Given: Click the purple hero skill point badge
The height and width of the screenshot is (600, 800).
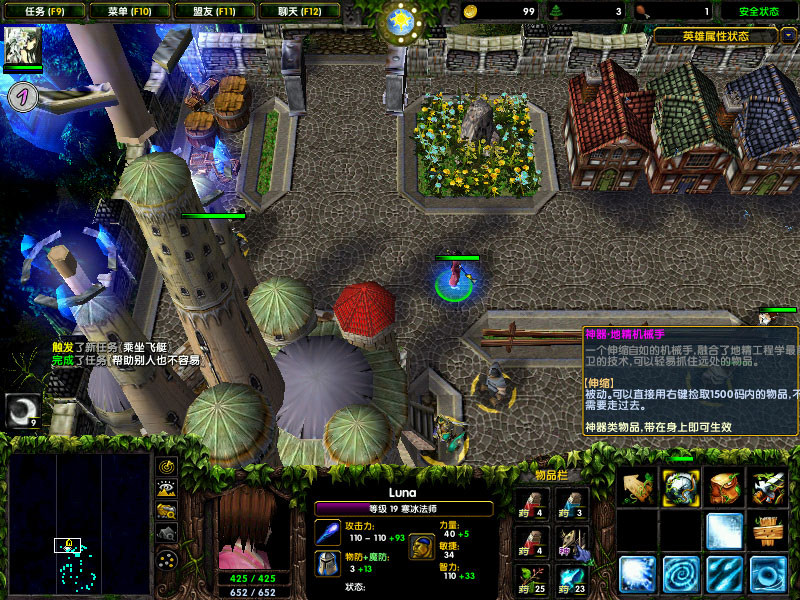Looking at the screenshot, I should tap(23, 96).
